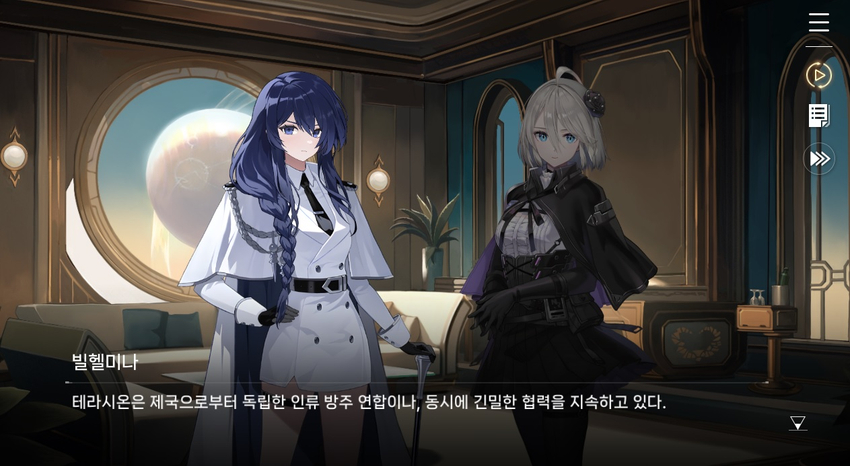The image size is (850, 466).
Task: Toggle auto-play dialogue
Action: coord(819,75)
